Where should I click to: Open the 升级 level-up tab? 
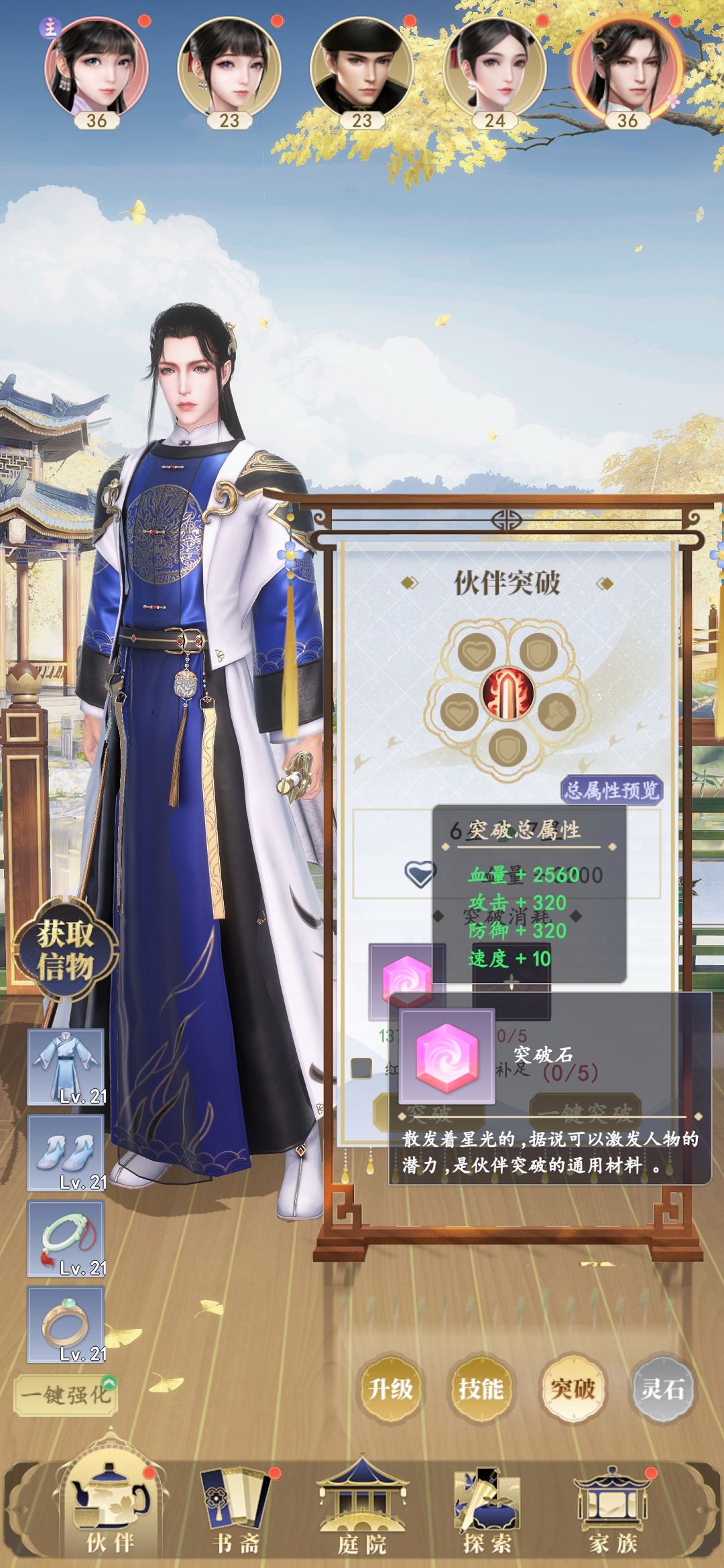390,1388
